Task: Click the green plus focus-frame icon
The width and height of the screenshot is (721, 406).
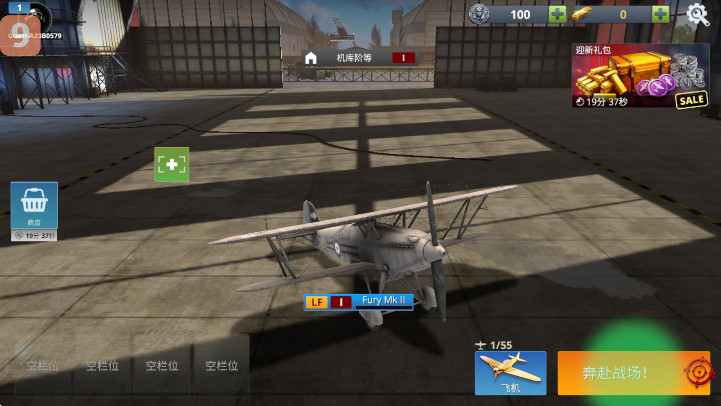Action: tap(172, 164)
